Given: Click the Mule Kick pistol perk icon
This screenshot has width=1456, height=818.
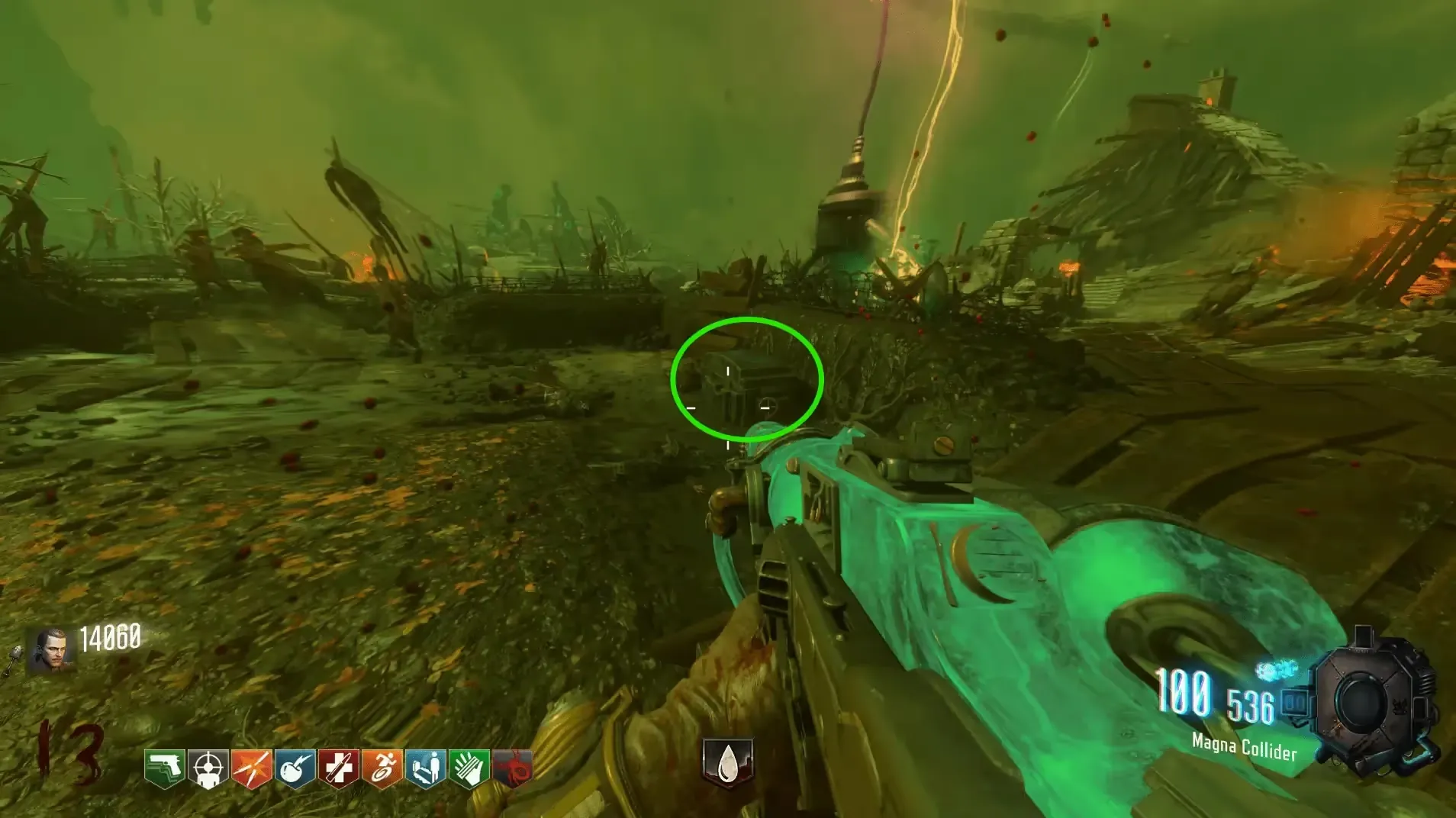Looking at the screenshot, I should 165,768.
